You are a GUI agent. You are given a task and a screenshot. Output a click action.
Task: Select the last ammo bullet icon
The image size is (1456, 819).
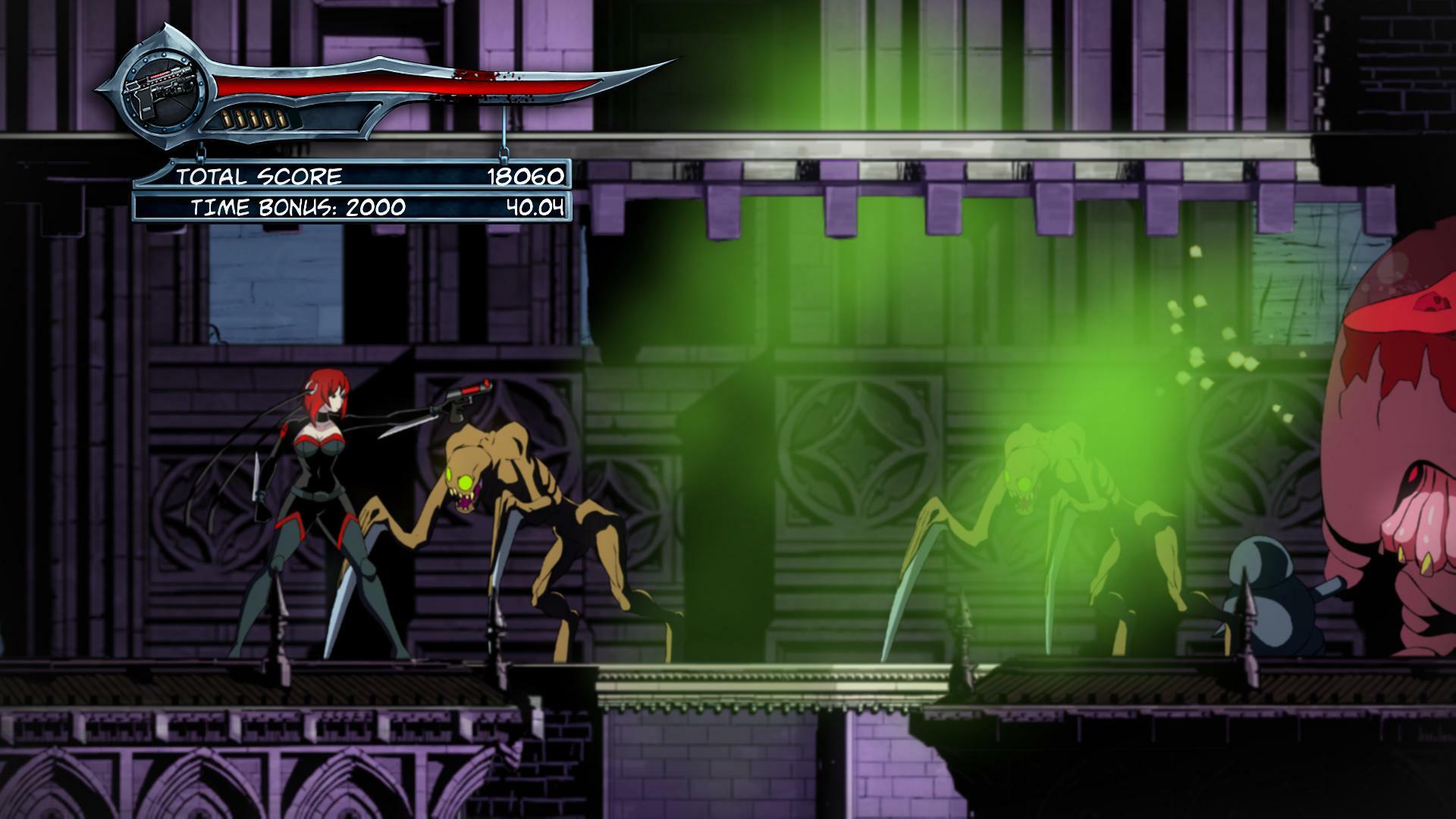click(x=282, y=118)
